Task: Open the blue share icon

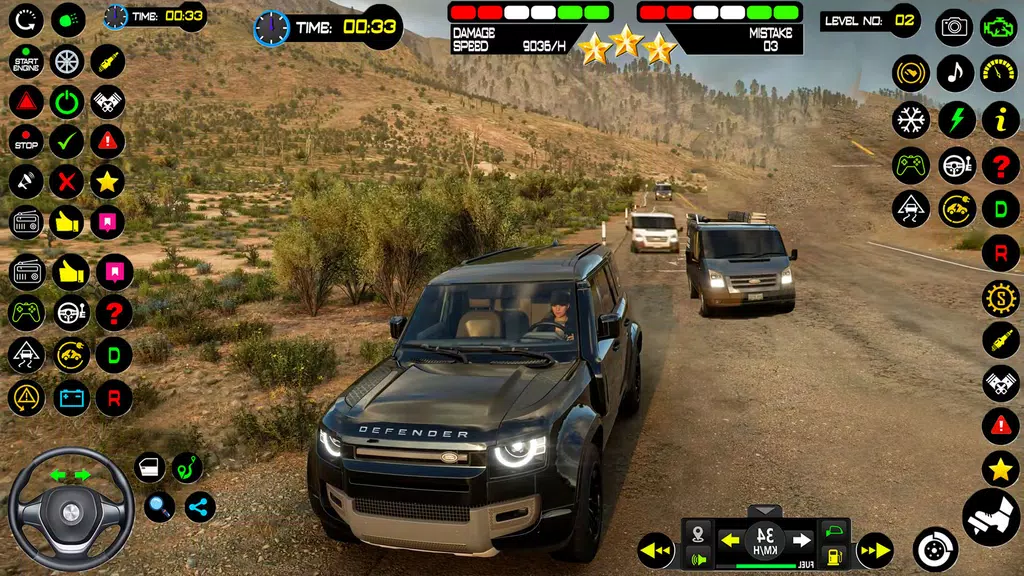Action: pos(200,506)
